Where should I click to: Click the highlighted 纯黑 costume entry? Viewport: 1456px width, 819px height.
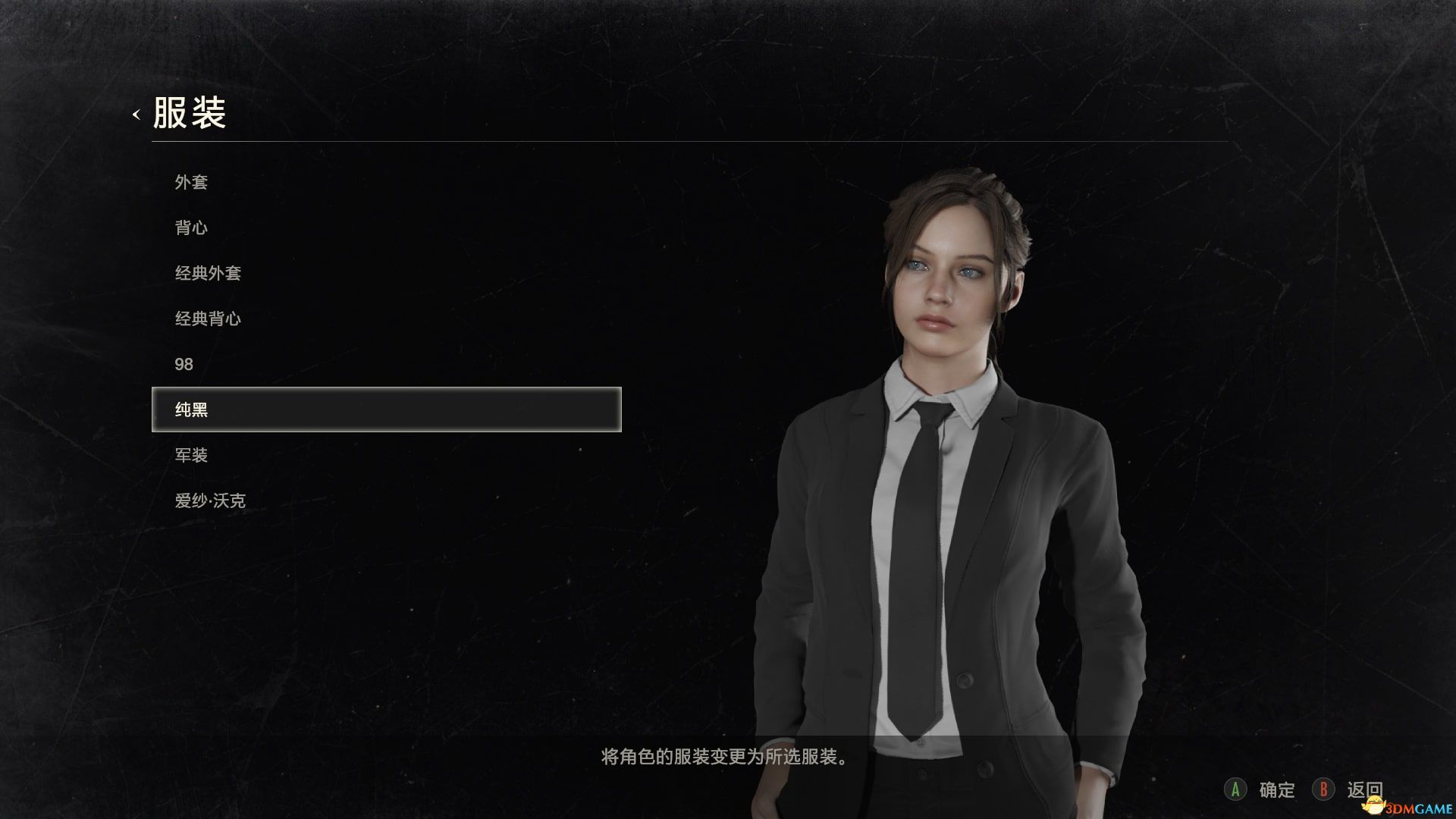[x=190, y=409]
